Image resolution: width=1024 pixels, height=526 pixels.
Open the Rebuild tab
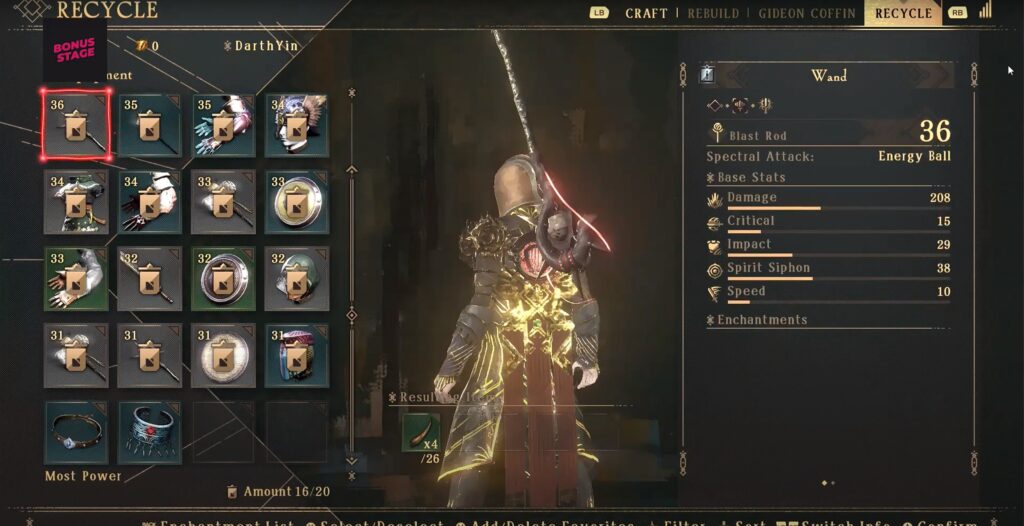click(x=713, y=13)
